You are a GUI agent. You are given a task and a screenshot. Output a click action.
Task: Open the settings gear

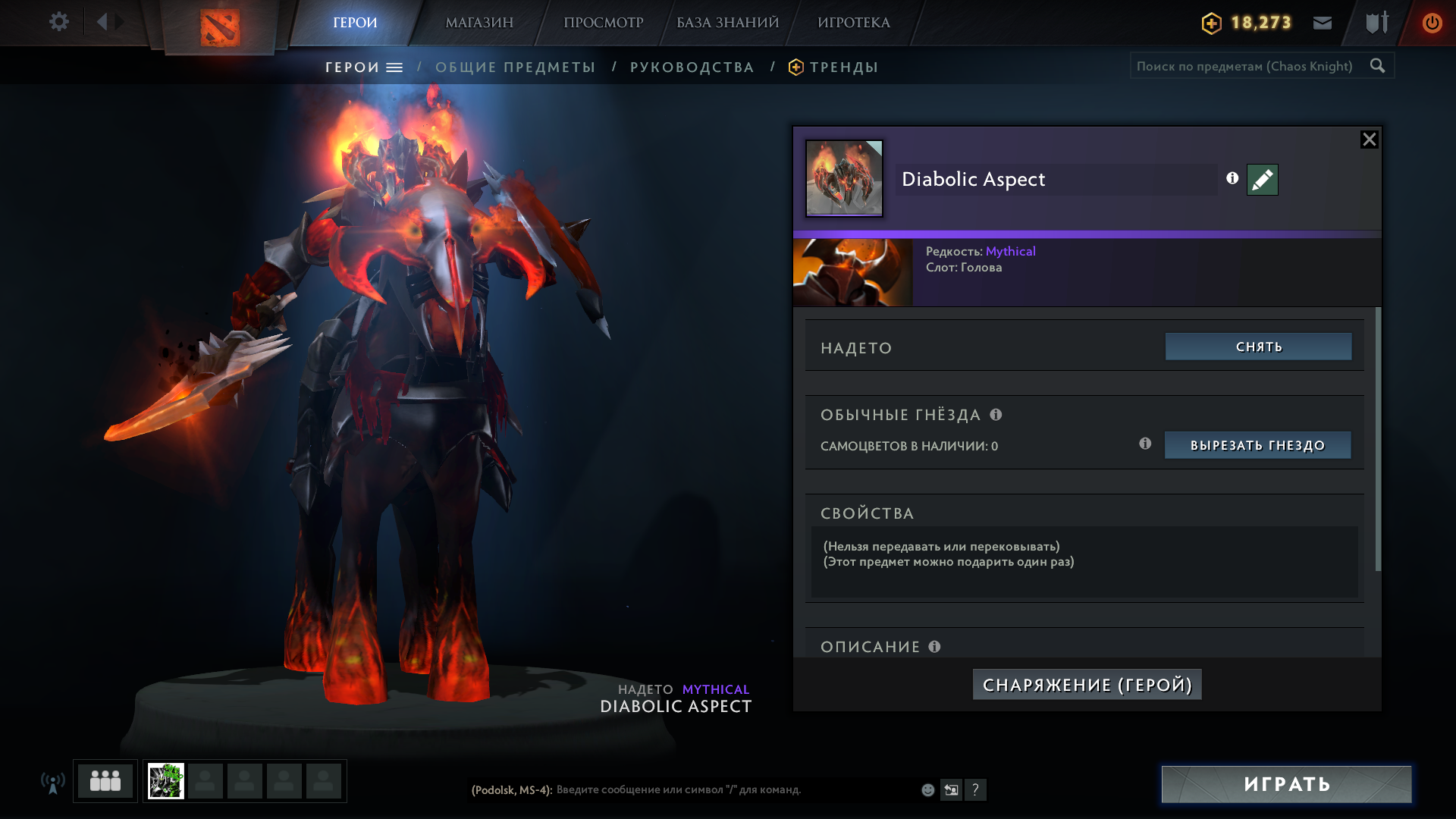[59, 22]
